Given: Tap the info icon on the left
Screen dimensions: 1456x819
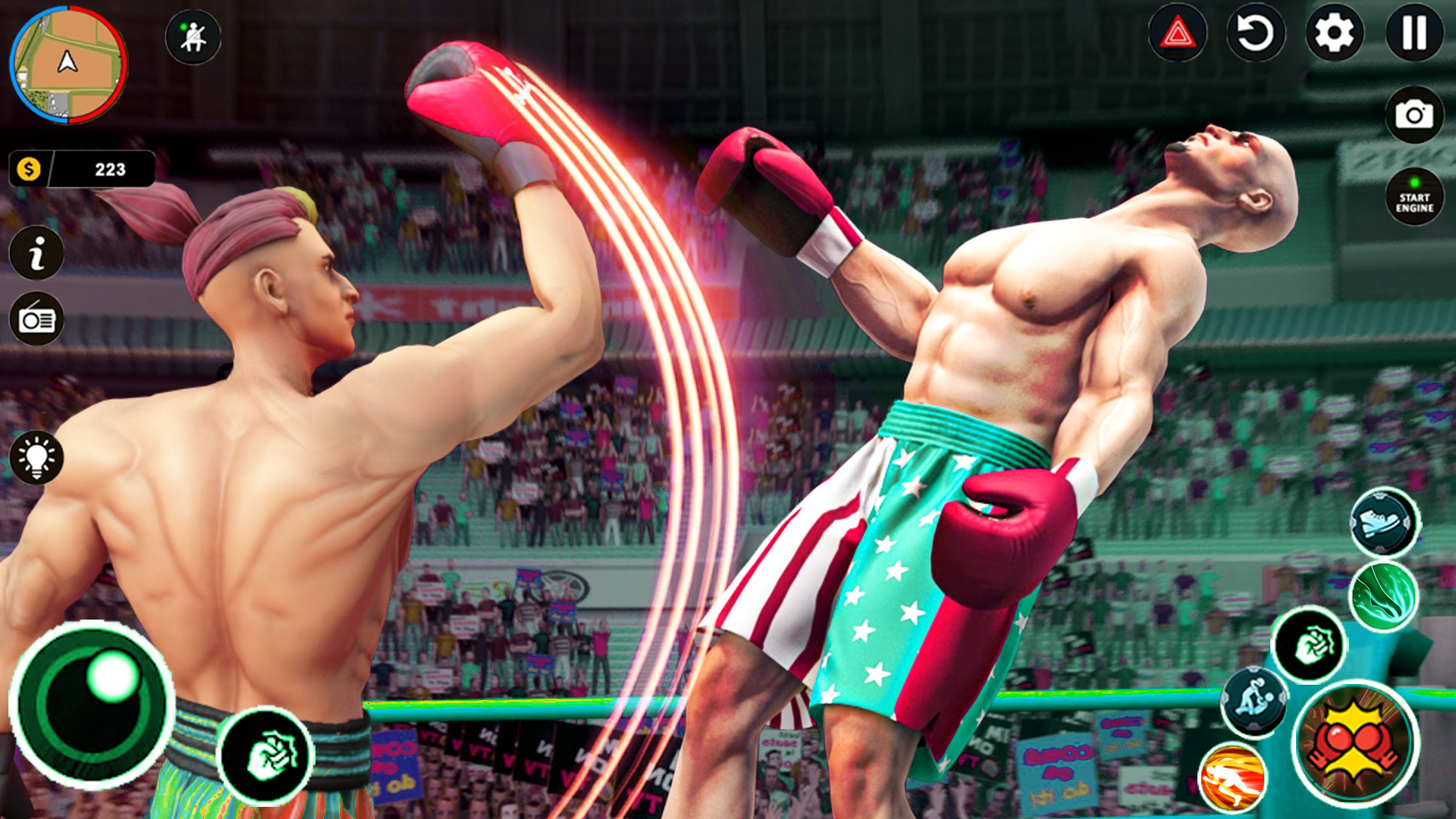Looking at the screenshot, I should pos(37,250).
